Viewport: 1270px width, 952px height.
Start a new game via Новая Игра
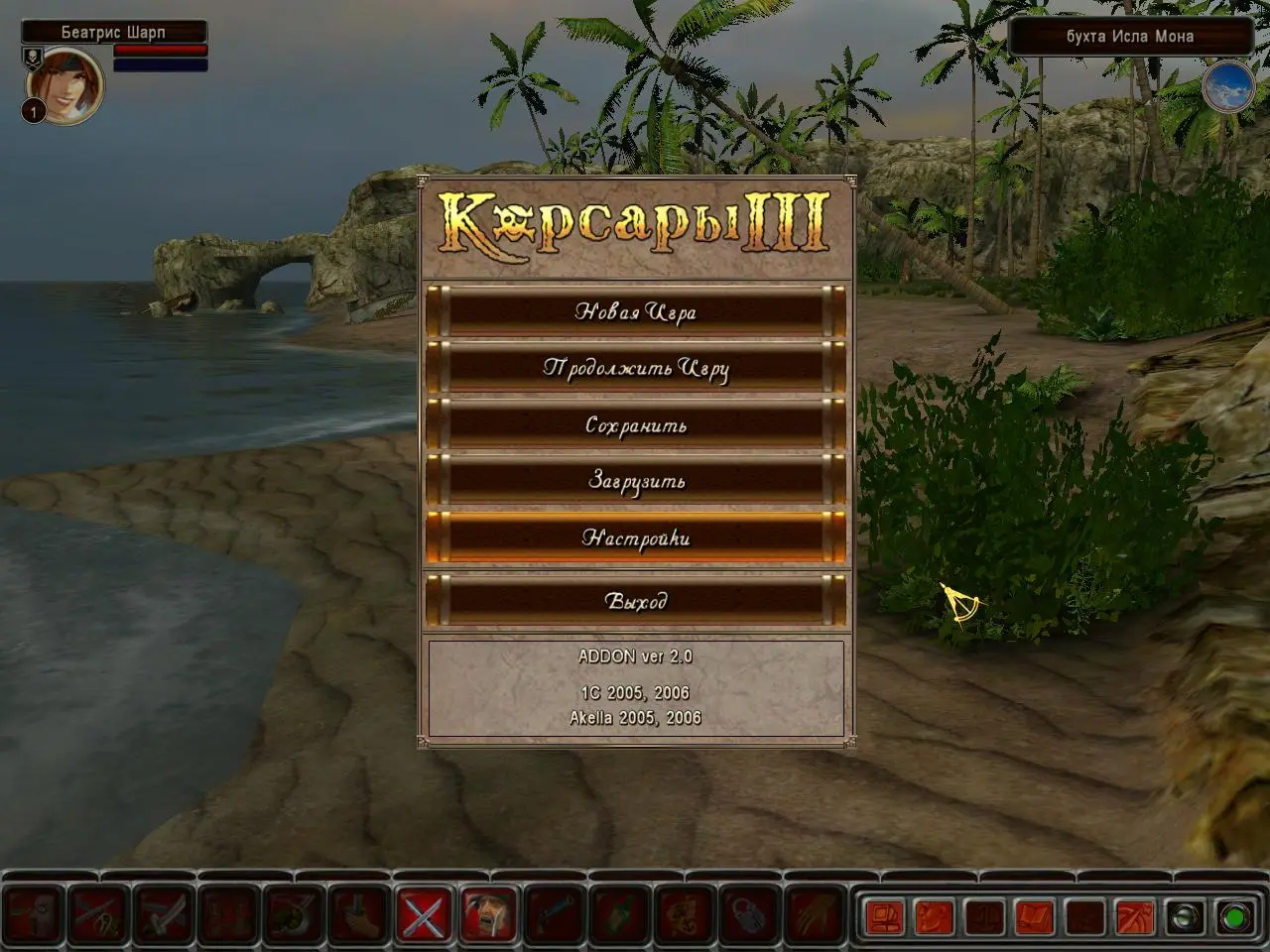click(635, 311)
